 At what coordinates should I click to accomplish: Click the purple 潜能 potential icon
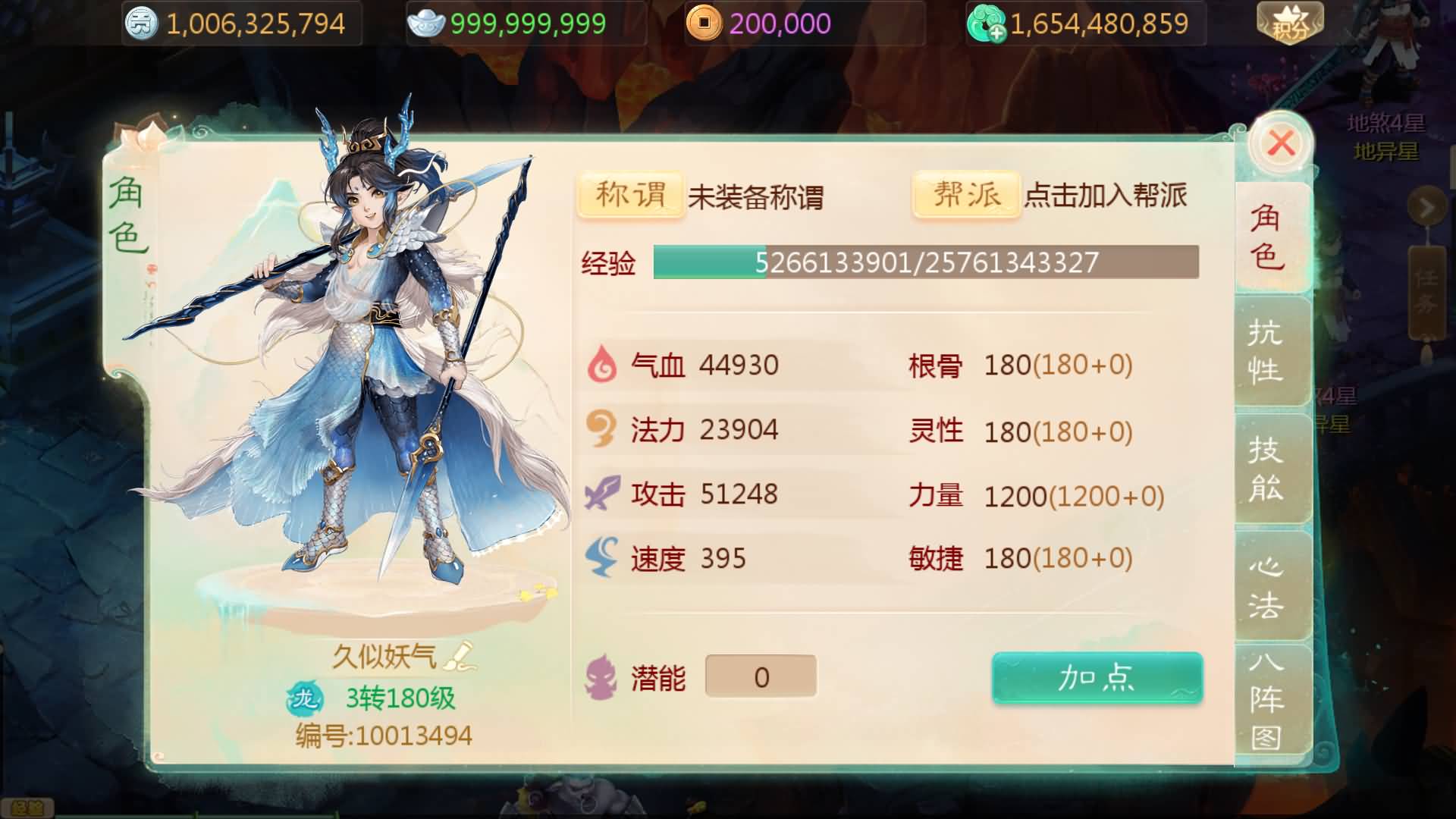point(599,676)
